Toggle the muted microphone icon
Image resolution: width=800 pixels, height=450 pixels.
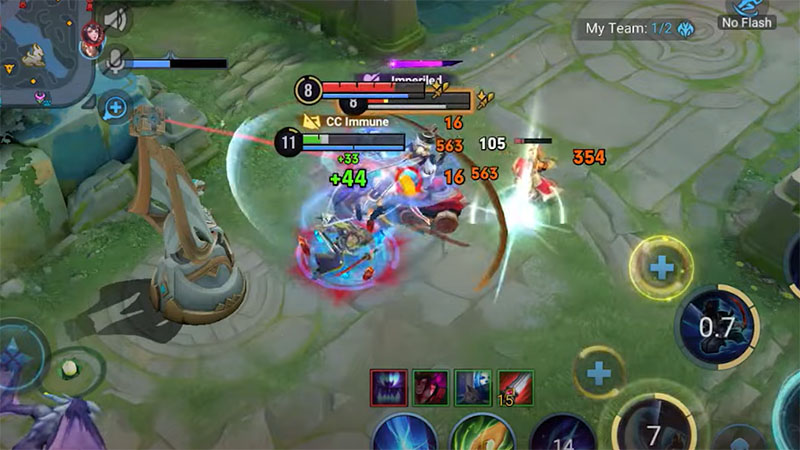click(x=118, y=60)
